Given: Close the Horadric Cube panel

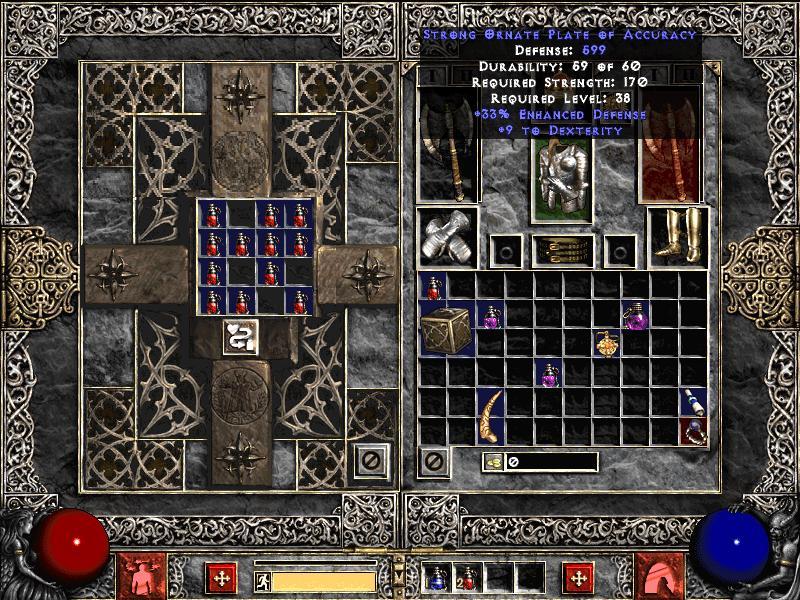Looking at the screenshot, I should coord(371,461).
